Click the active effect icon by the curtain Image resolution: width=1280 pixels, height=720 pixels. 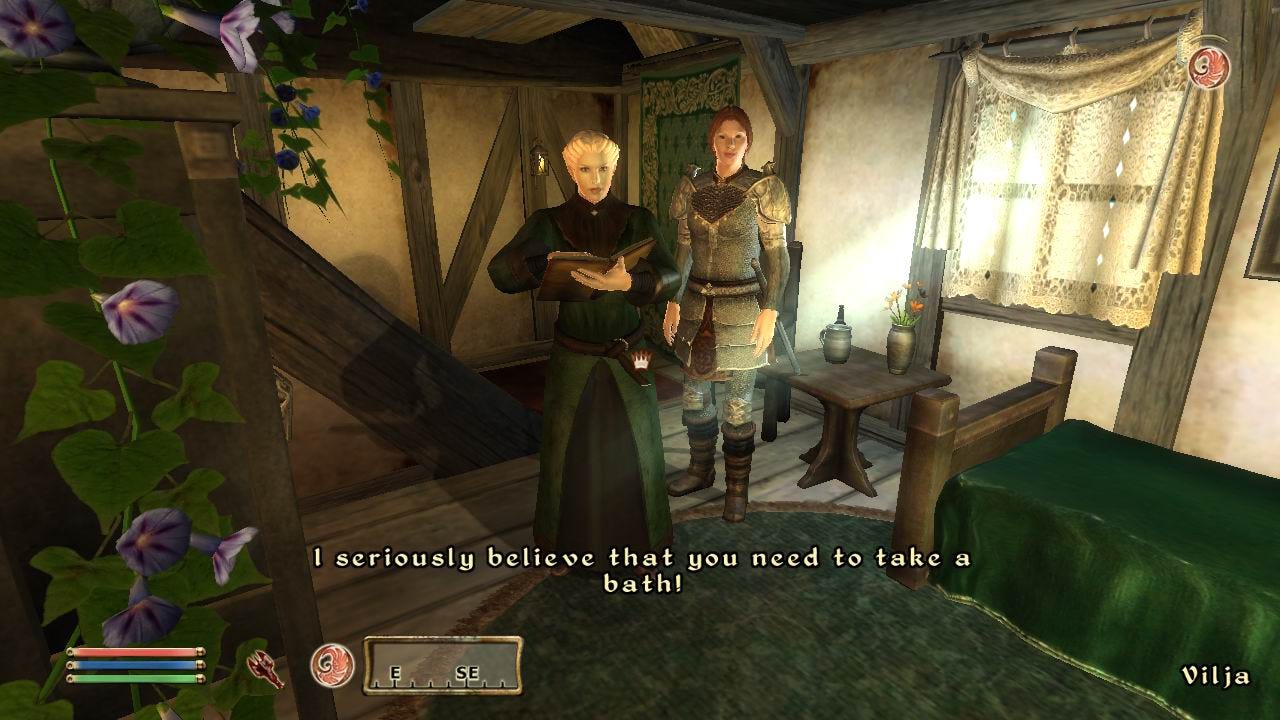pyautogui.click(x=1210, y=67)
